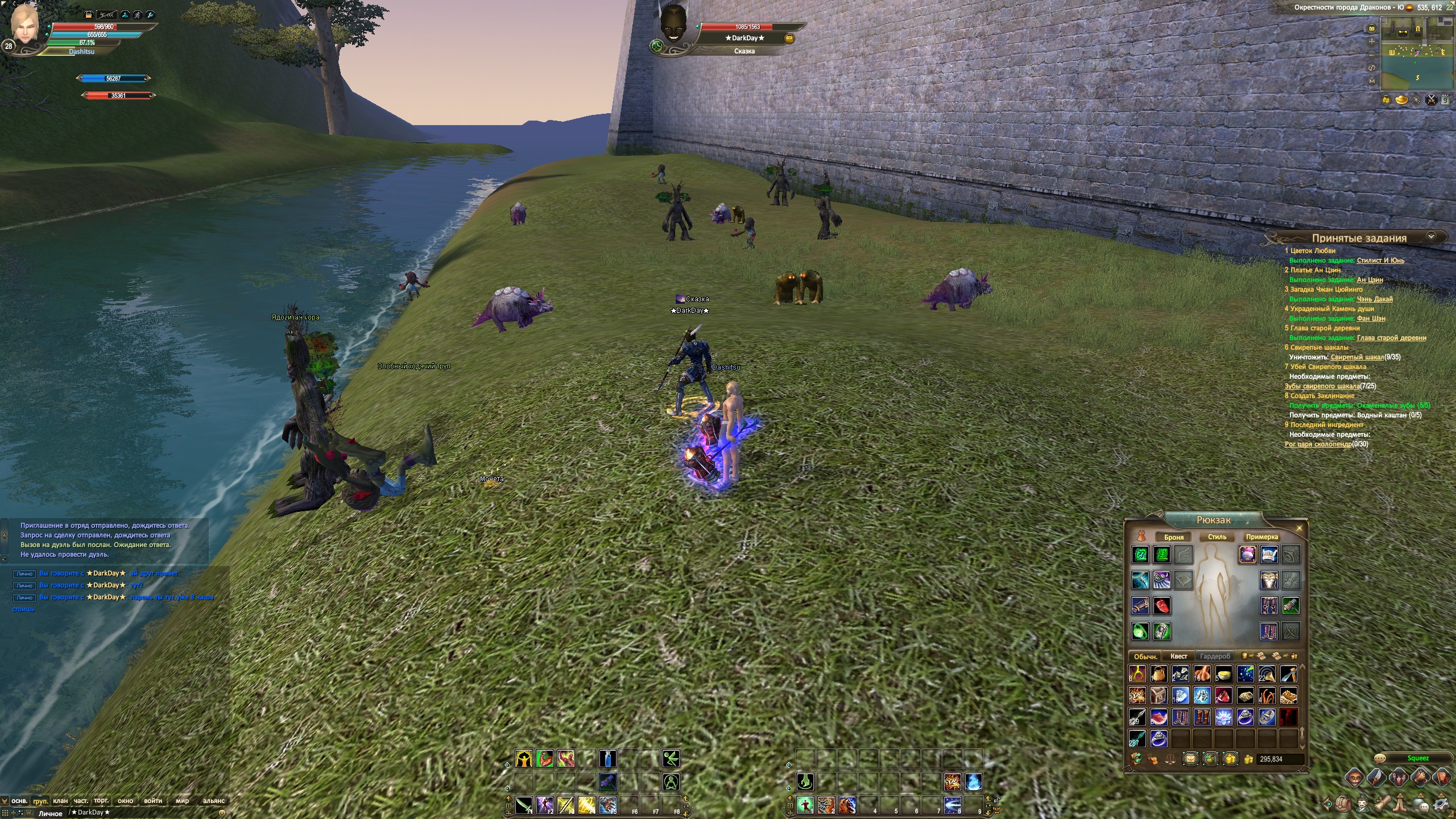Open the gold ingot shop icon
Viewport: 1456px width, 819px height.
1401,100
